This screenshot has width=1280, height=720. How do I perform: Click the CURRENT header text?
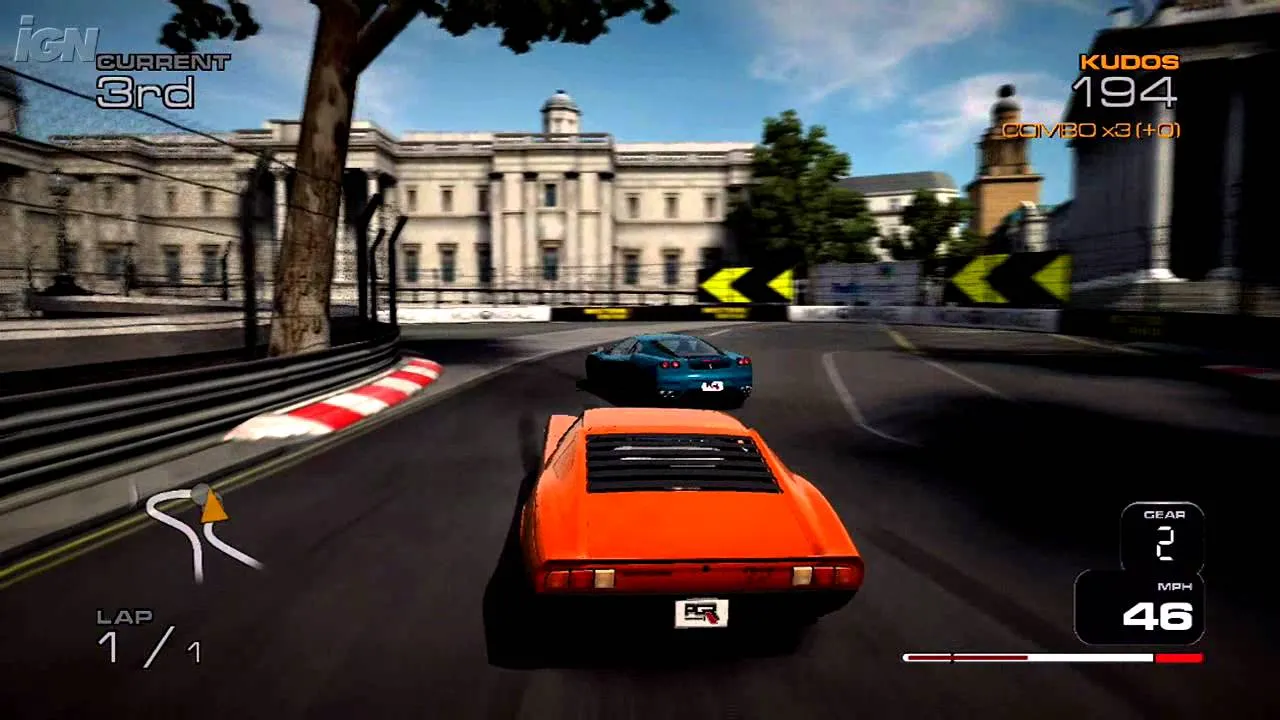(162, 61)
